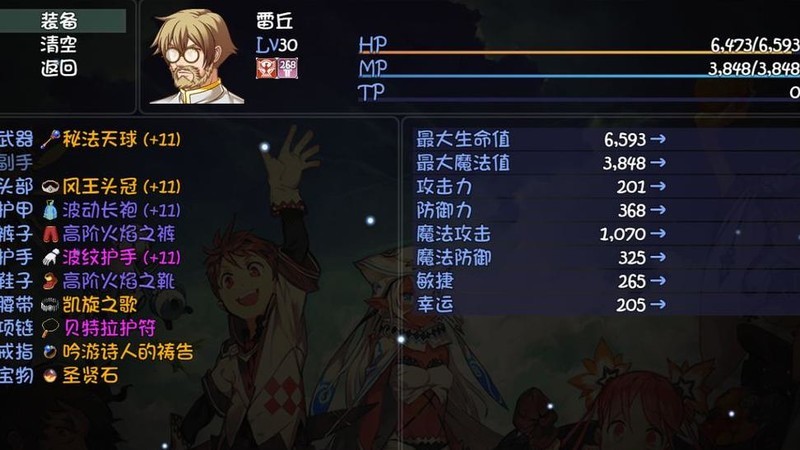Choose the 清空 (Clear) command
800x450 pixels.
point(59,45)
